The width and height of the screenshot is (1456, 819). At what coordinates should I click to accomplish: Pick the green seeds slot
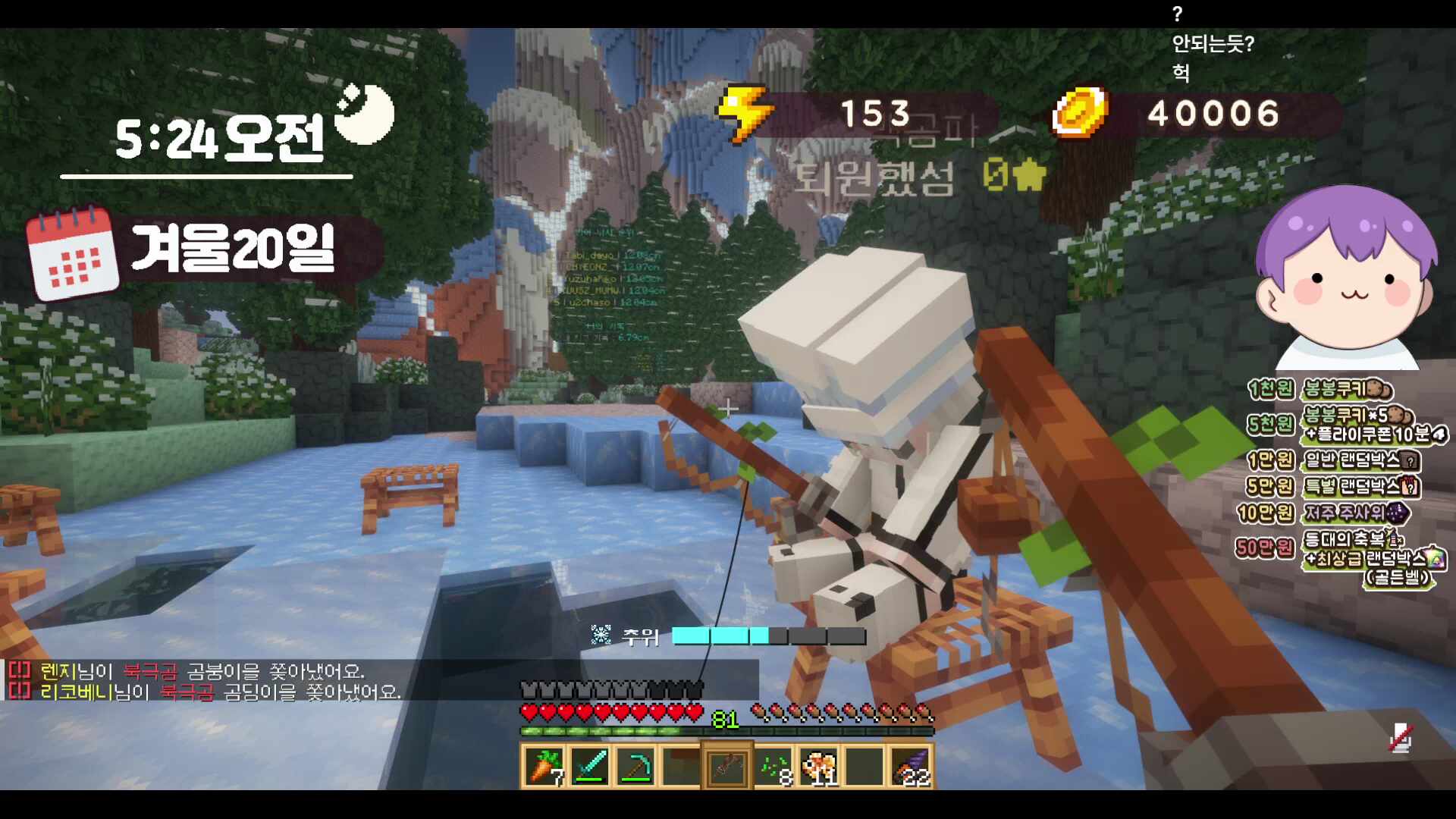[x=773, y=767]
